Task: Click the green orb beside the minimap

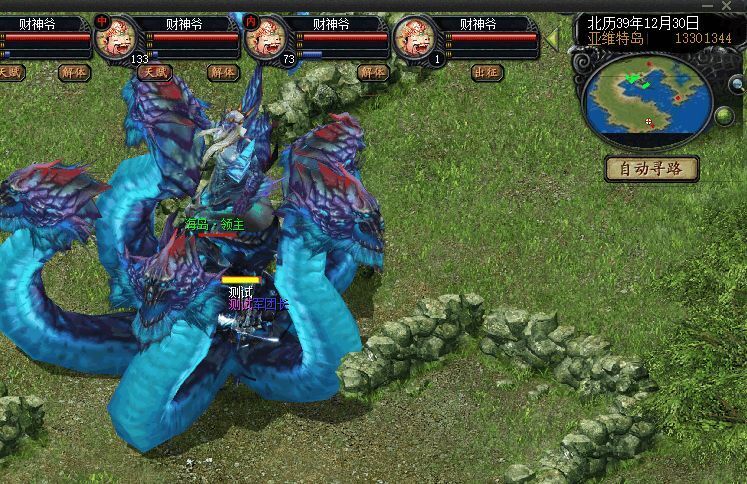Action: click(x=725, y=118)
